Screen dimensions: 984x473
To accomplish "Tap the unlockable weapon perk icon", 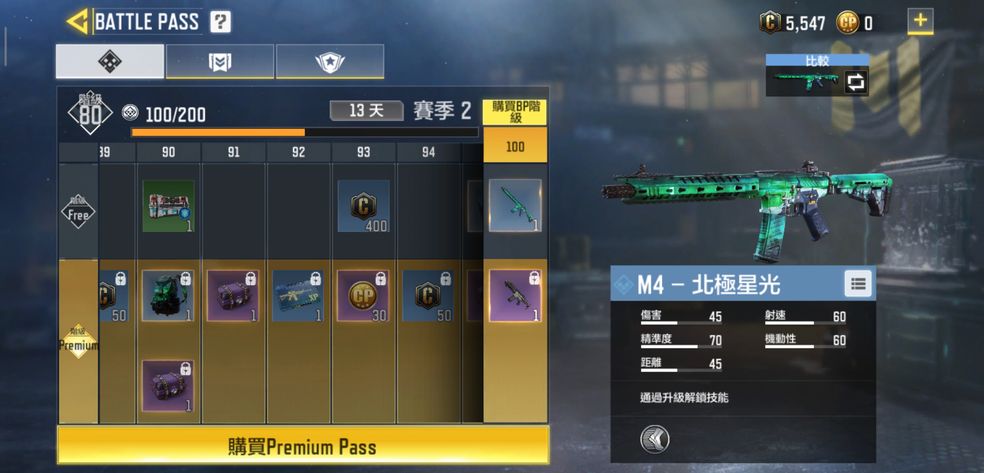I will tap(655, 438).
